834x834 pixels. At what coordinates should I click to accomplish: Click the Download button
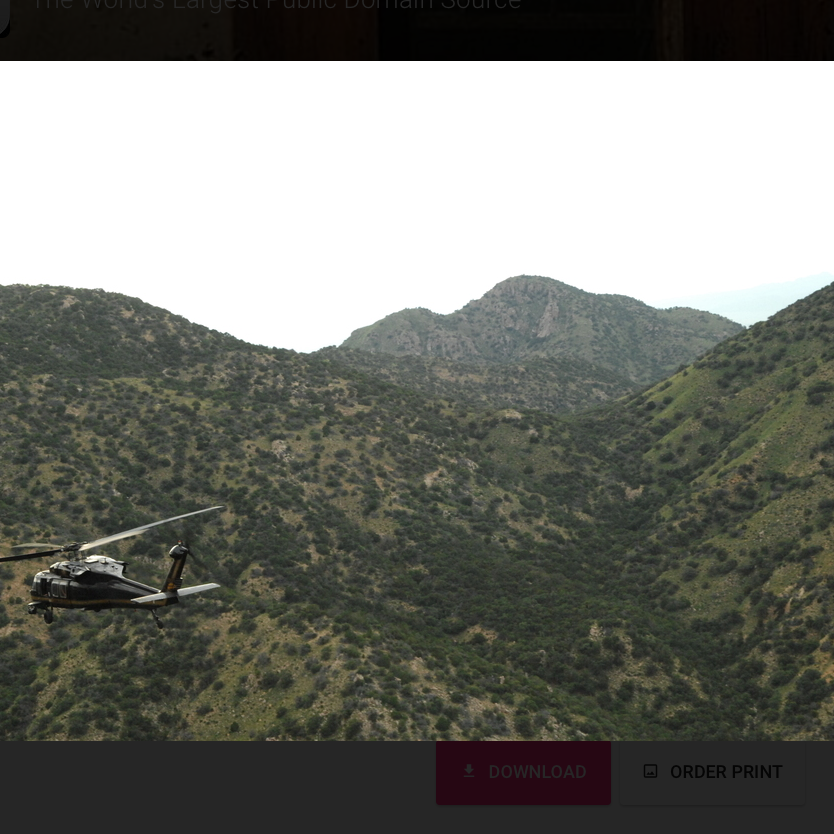tap(523, 772)
